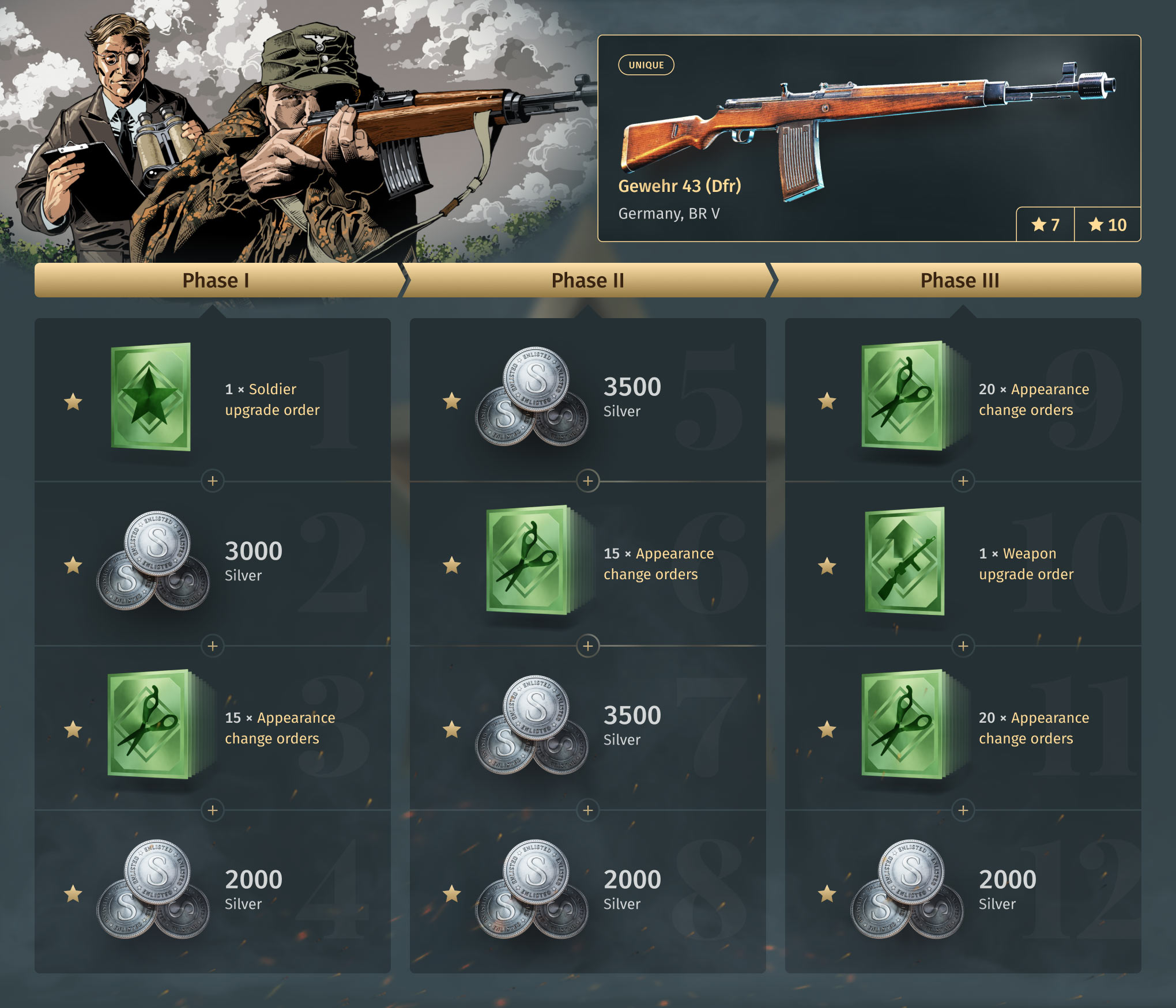Pick the 3500 Silver reward numbered 5
This screenshot has height=1008, width=1176.
click(587, 399)
